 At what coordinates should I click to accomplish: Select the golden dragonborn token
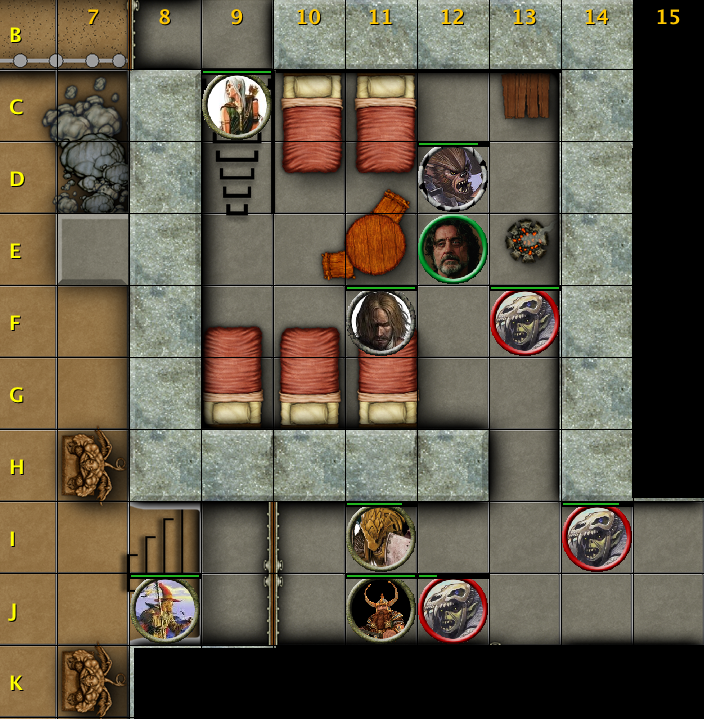pyautogui.click(x=381, y=537)
